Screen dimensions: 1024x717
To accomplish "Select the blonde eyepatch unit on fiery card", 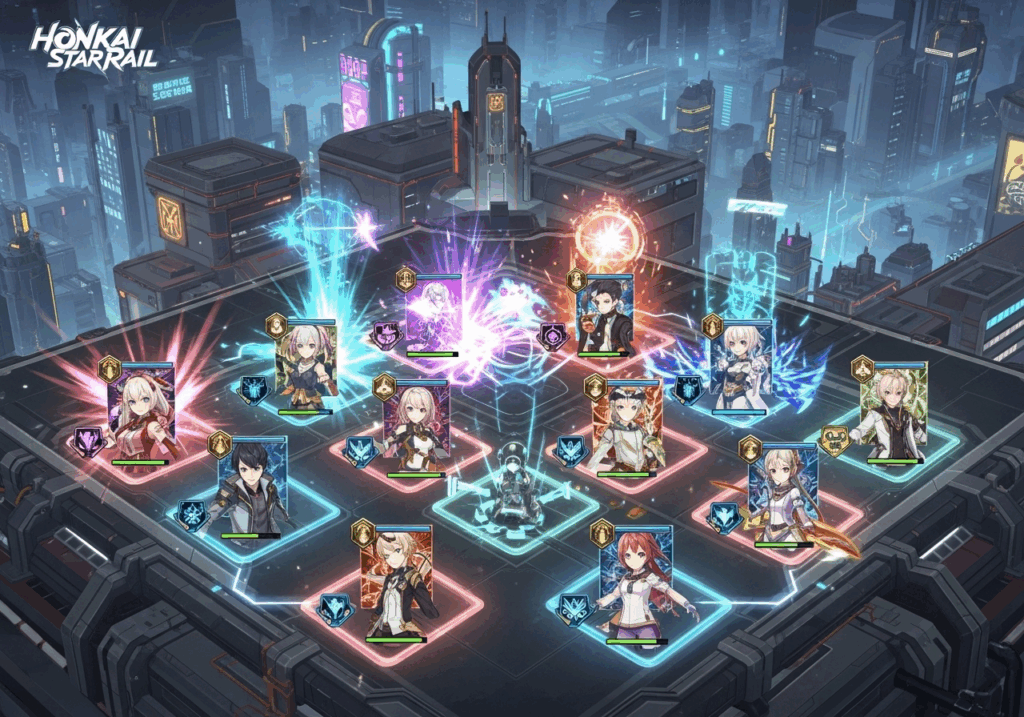I will pos(398,580).
